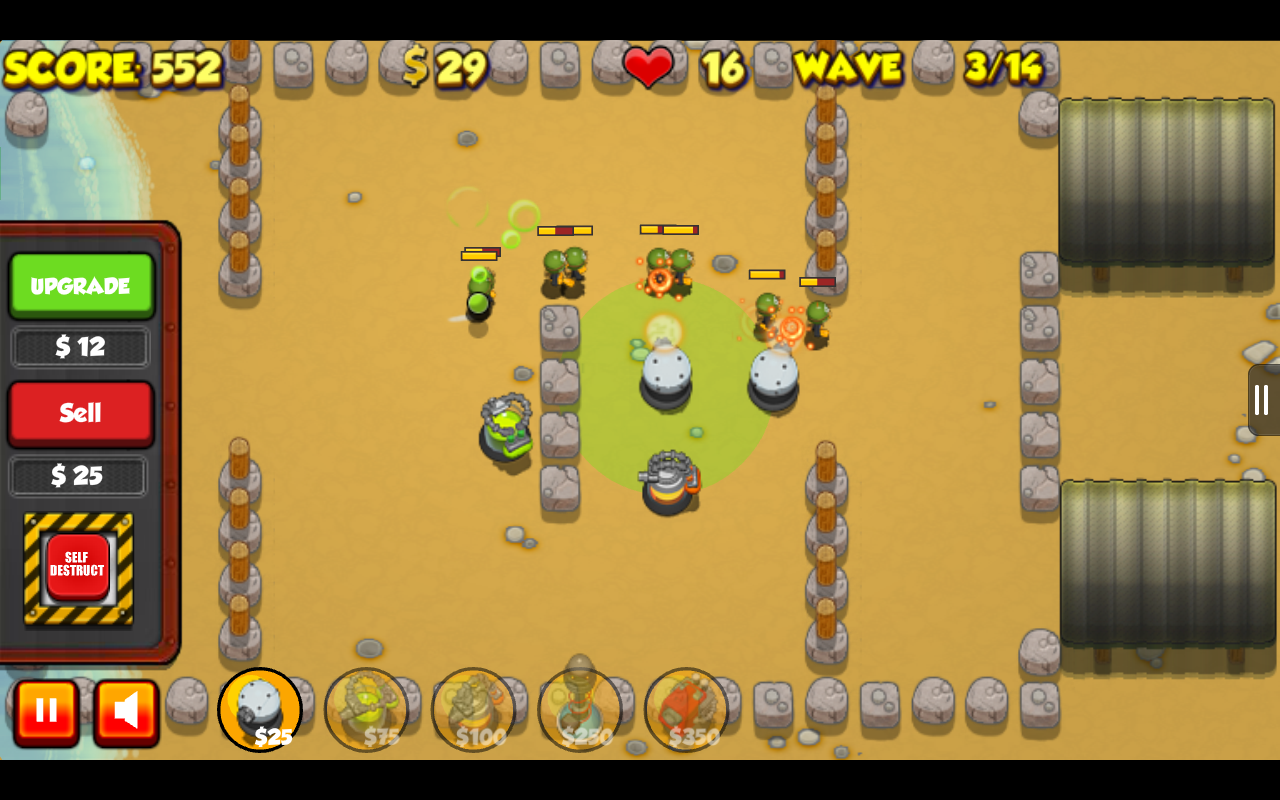Viewport: 1280px width, 800px height.
Task: Select the $100 machine gun tower icon
Action: (x=473, y=710)
